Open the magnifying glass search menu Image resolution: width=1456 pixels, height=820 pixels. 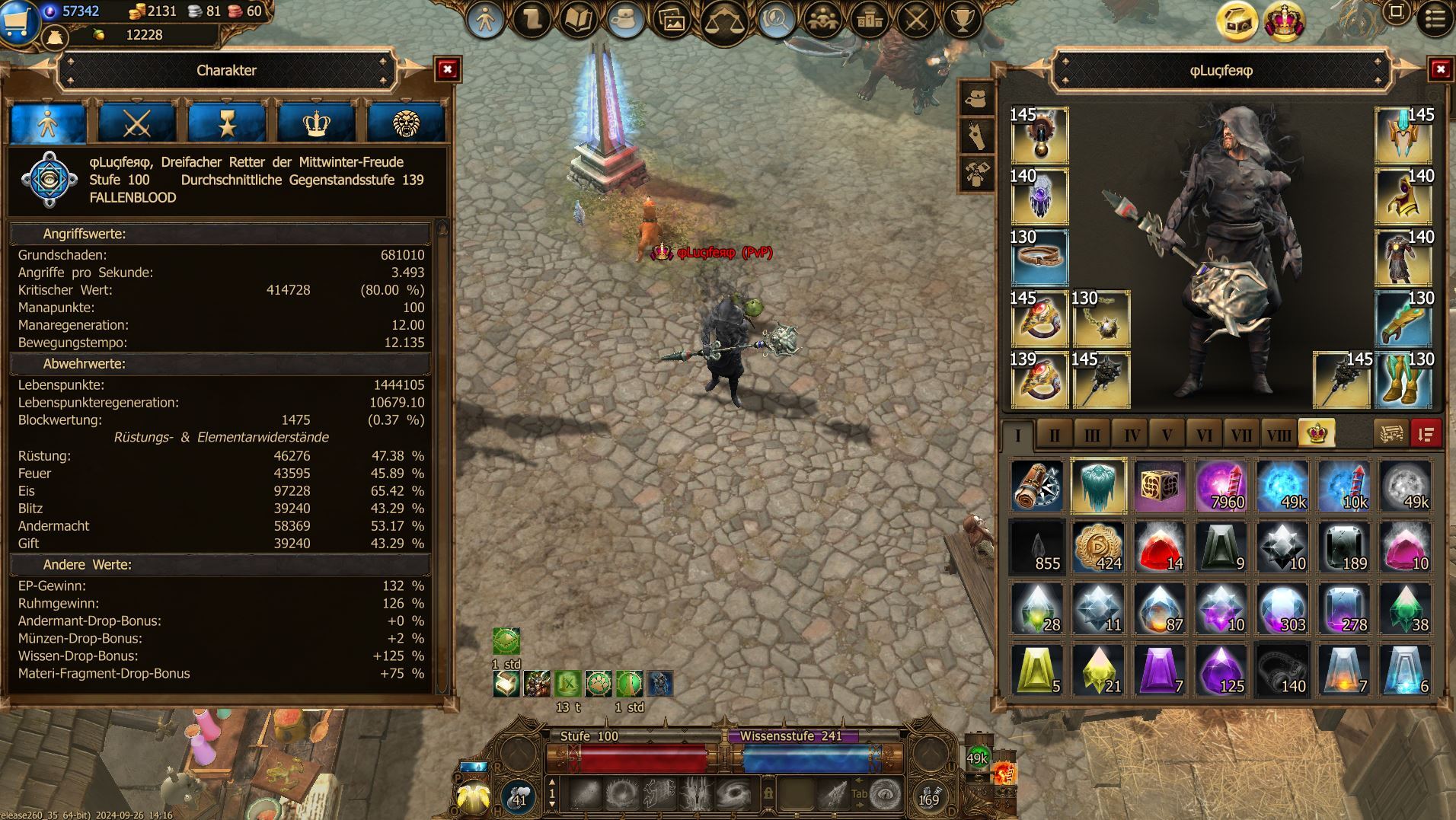click(776, 20)
